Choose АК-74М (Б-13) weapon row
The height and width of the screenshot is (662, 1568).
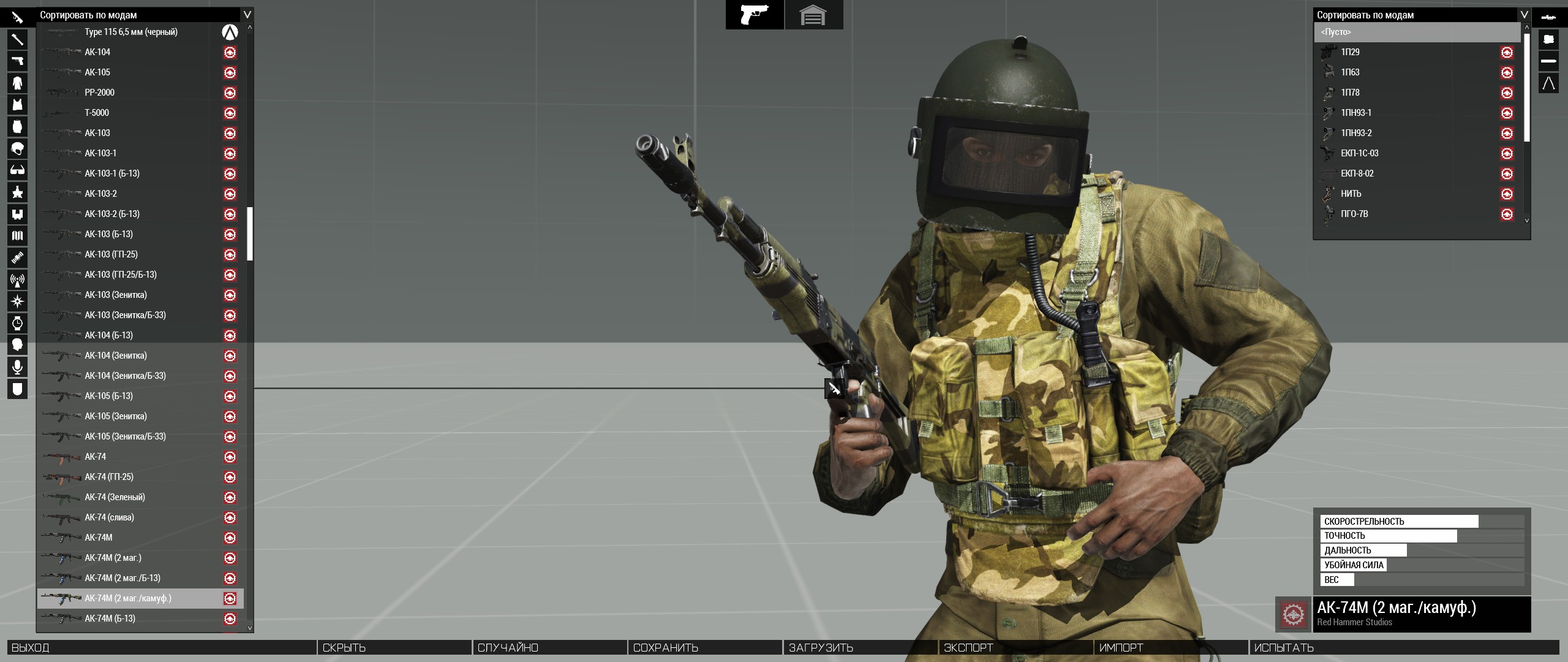coord(110,618)
